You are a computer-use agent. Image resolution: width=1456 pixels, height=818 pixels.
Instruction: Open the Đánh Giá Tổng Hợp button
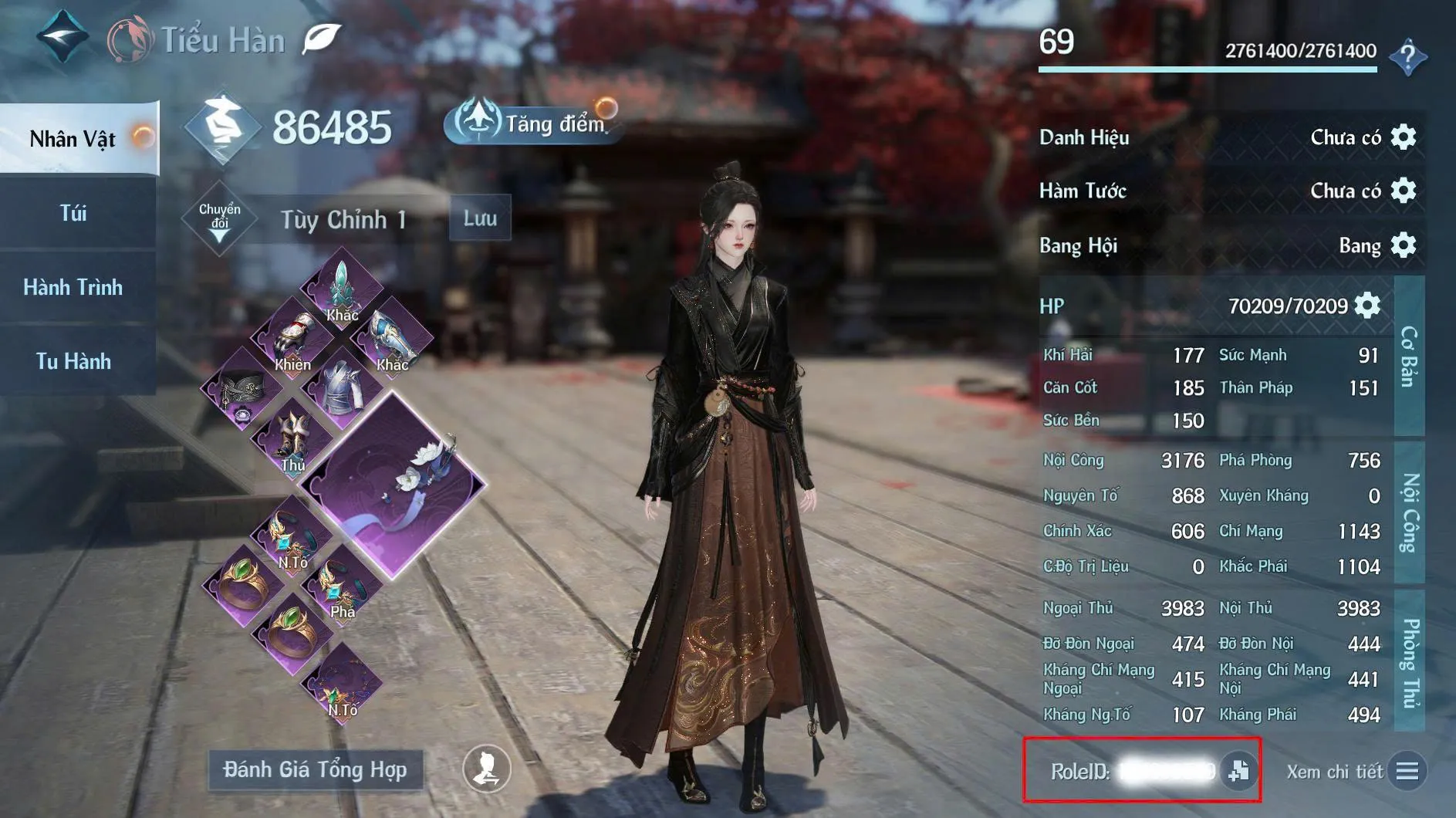click(x=315, y=769)
